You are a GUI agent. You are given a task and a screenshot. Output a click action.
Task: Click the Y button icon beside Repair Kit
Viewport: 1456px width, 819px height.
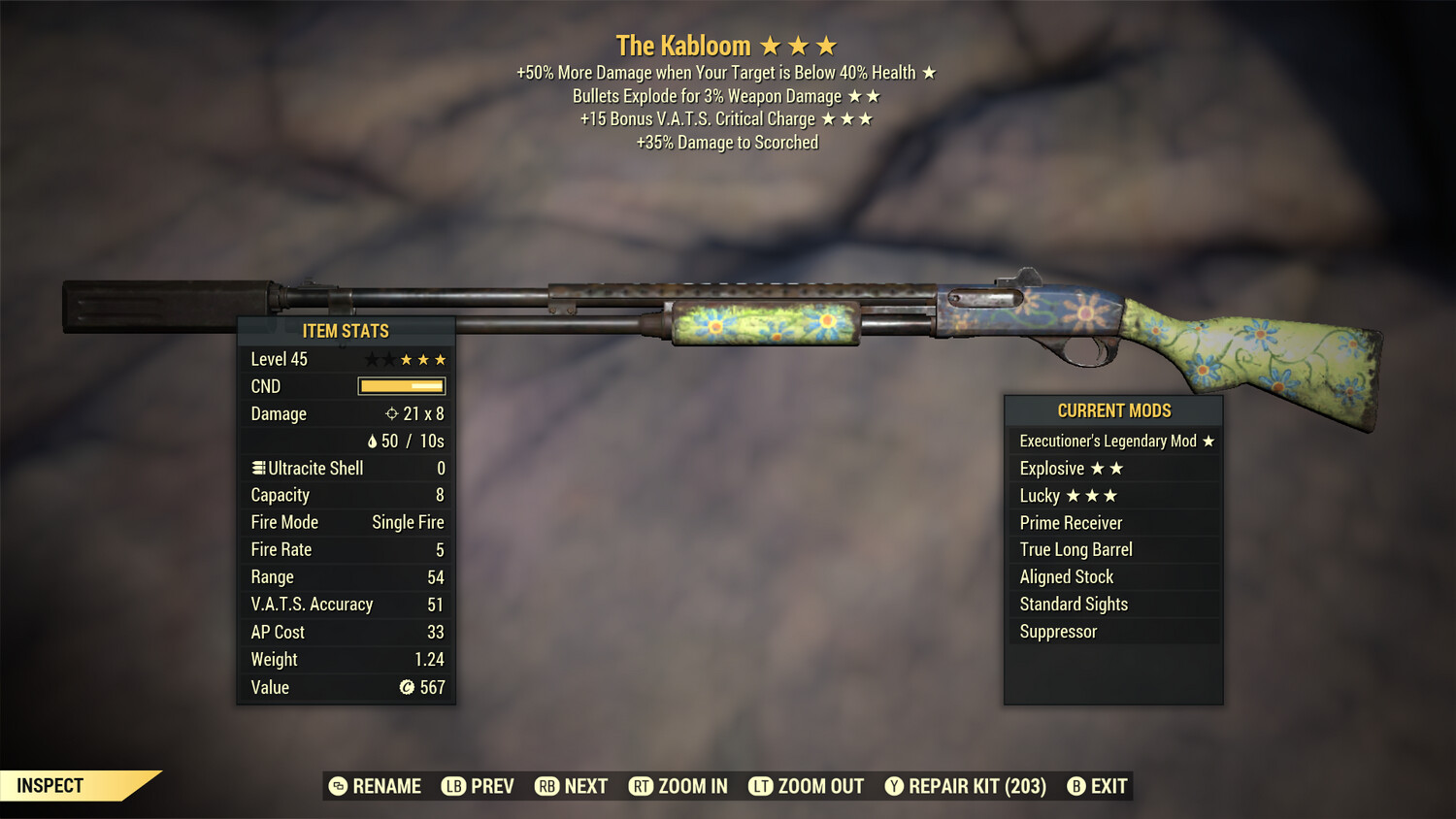[893, 786]
